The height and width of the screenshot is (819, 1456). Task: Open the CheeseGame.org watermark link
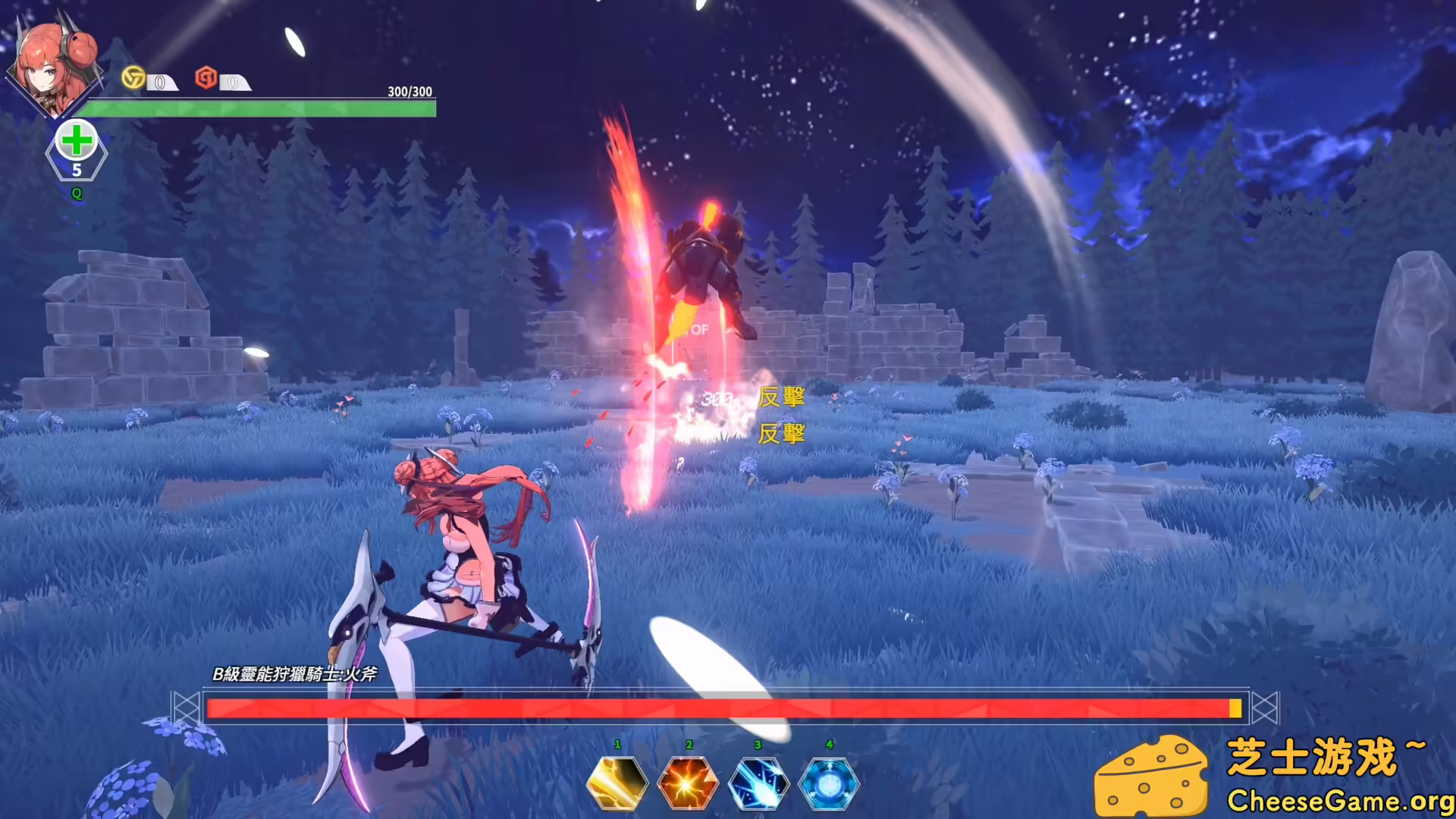pos(1339,801)
